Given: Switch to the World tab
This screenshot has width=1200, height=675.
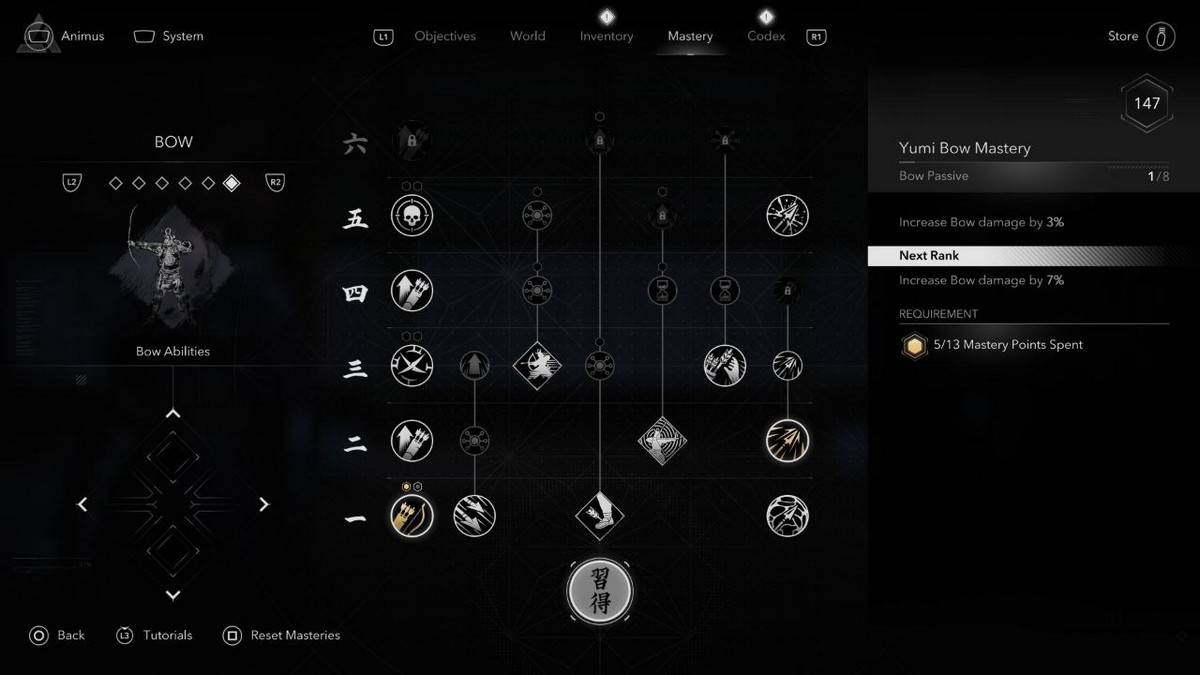Looking at the screenshot, I should pyautogui.click(x=527, y=36).
